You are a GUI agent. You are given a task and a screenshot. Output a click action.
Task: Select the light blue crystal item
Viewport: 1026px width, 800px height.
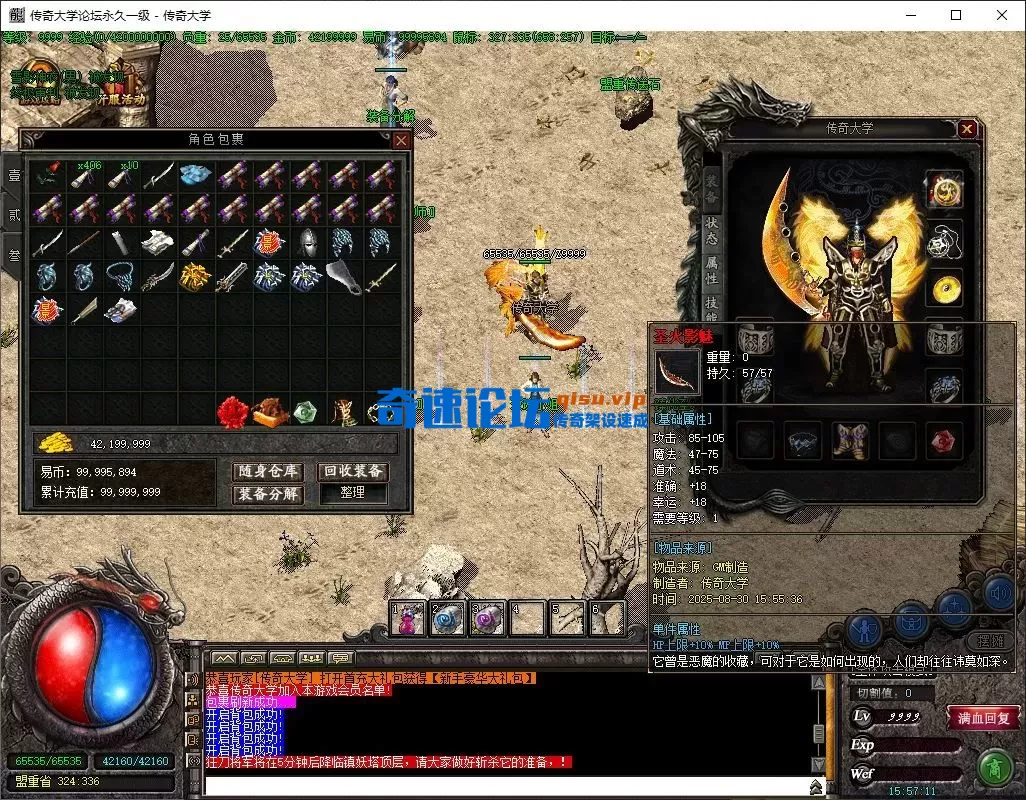click(194, 176)
